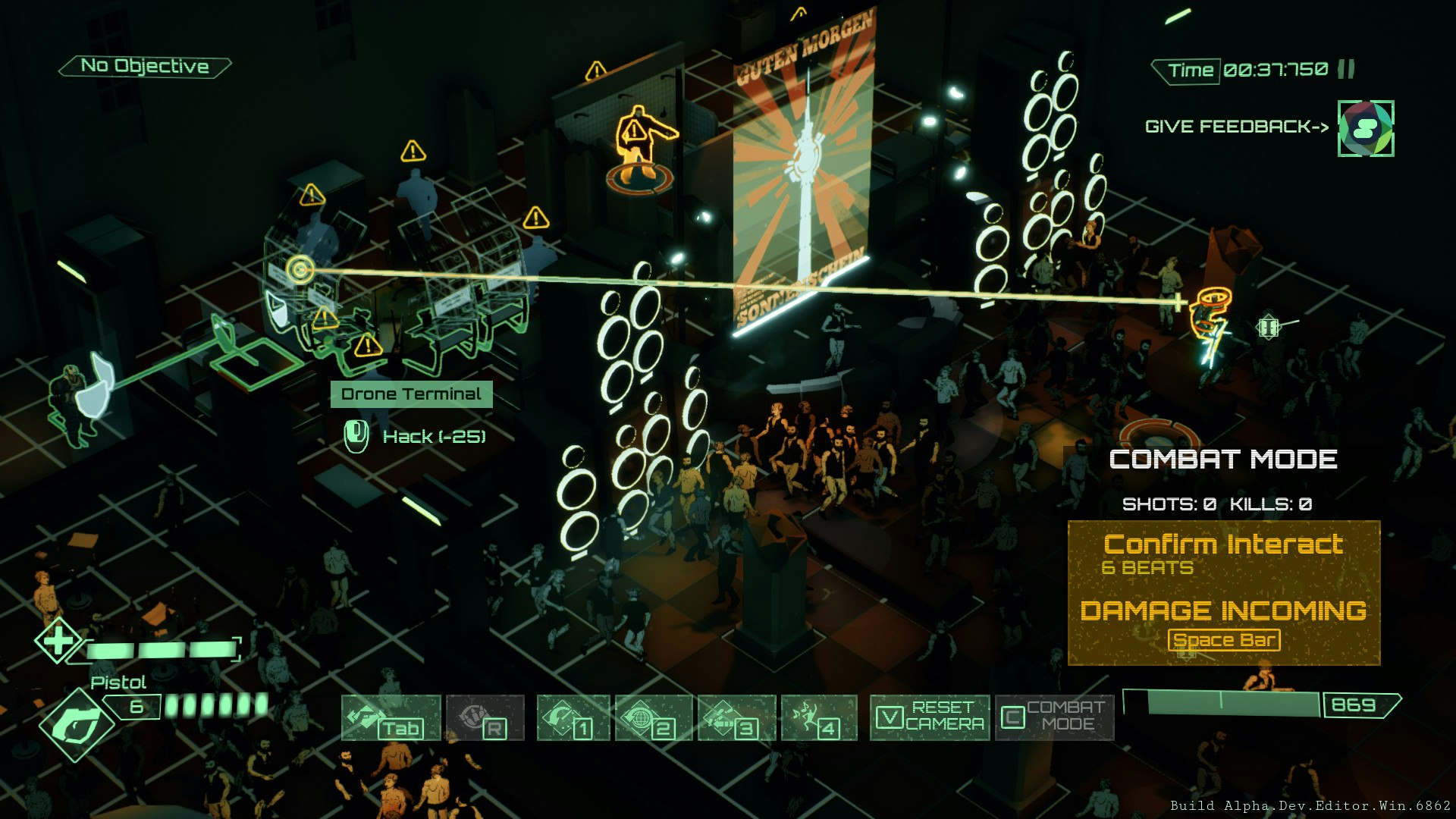Trigger ability slot 3 with left arrow
The width and height of the screenshot is (1456, 819).
click(736, 717)
